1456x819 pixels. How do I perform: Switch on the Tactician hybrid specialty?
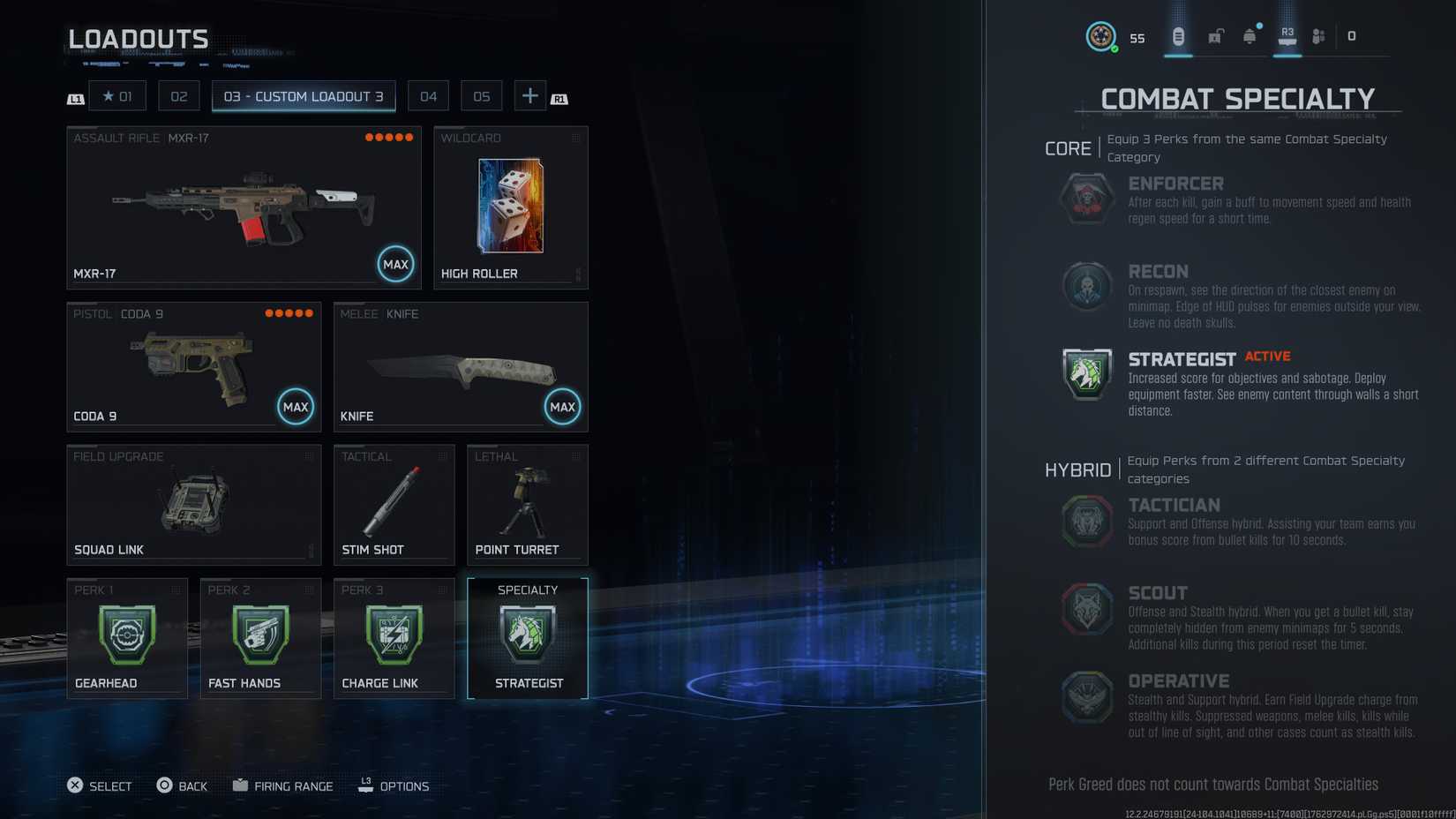tap(1086, 521)
